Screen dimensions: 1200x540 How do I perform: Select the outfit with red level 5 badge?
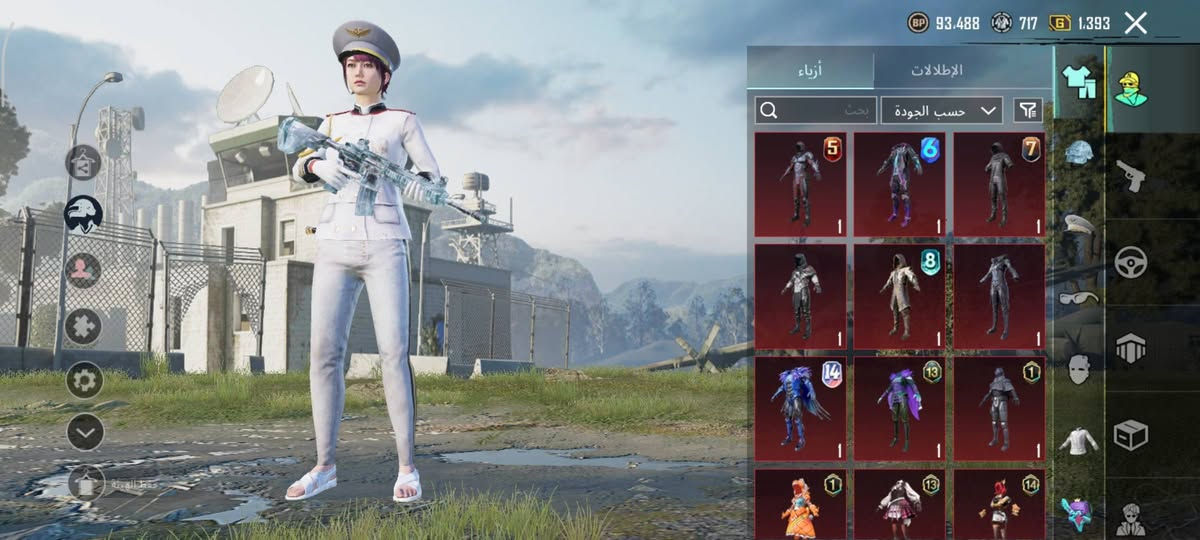pos(800,185)
